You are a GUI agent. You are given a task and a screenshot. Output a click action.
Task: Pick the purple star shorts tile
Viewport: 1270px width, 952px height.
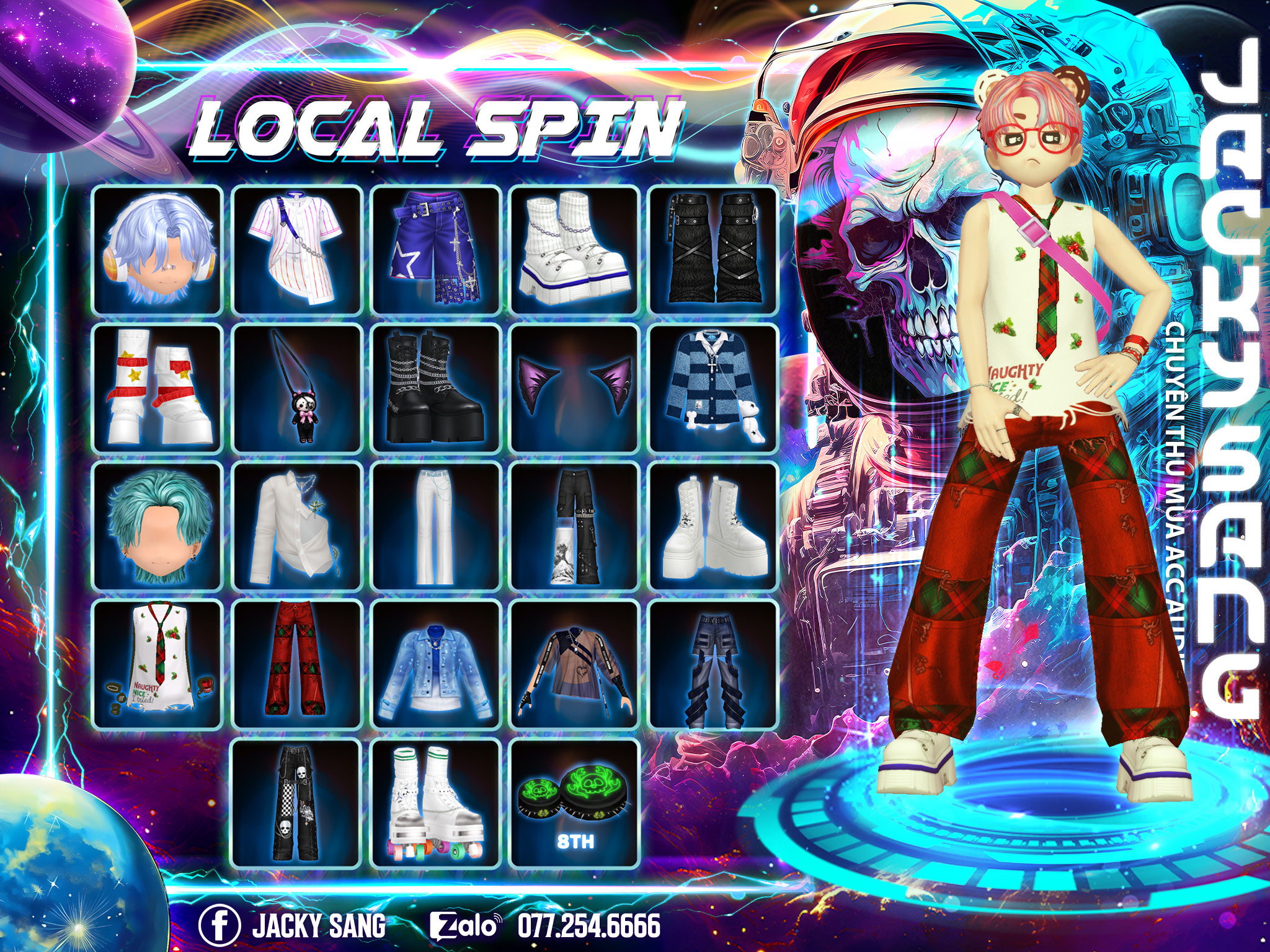pos(435,250)
